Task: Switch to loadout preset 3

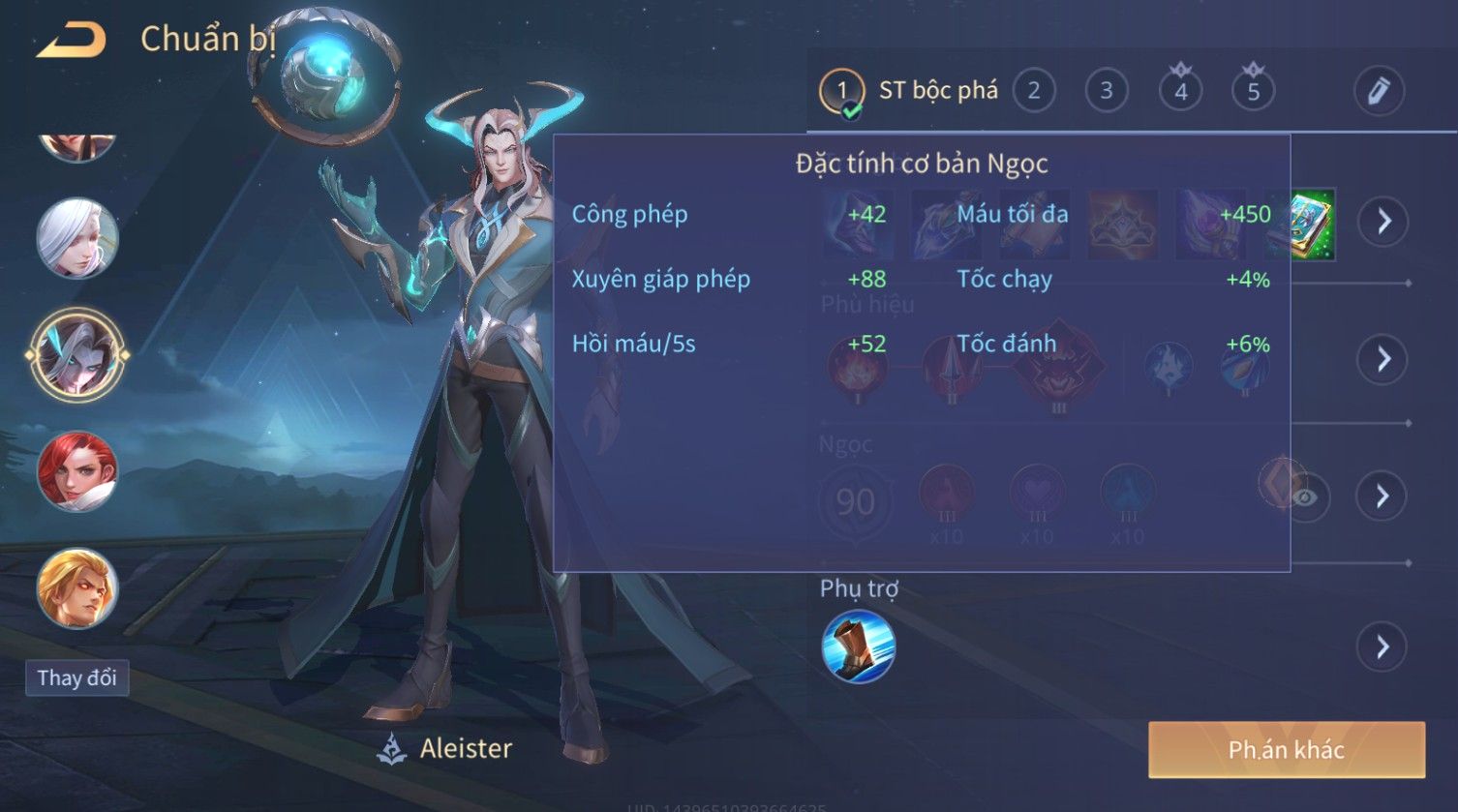Action: 1106,91
